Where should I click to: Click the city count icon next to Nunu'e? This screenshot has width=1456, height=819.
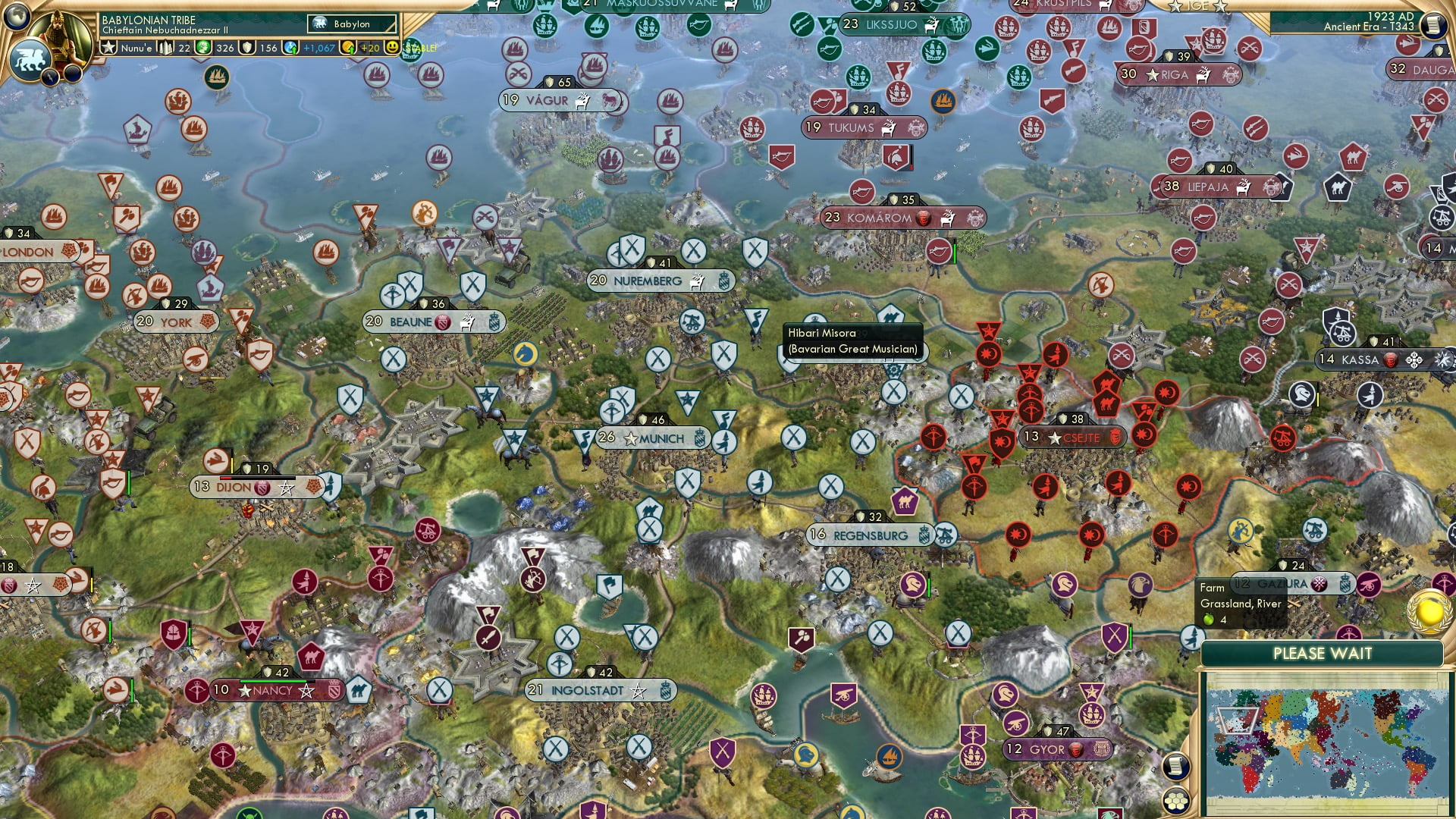tap(165, 49)
